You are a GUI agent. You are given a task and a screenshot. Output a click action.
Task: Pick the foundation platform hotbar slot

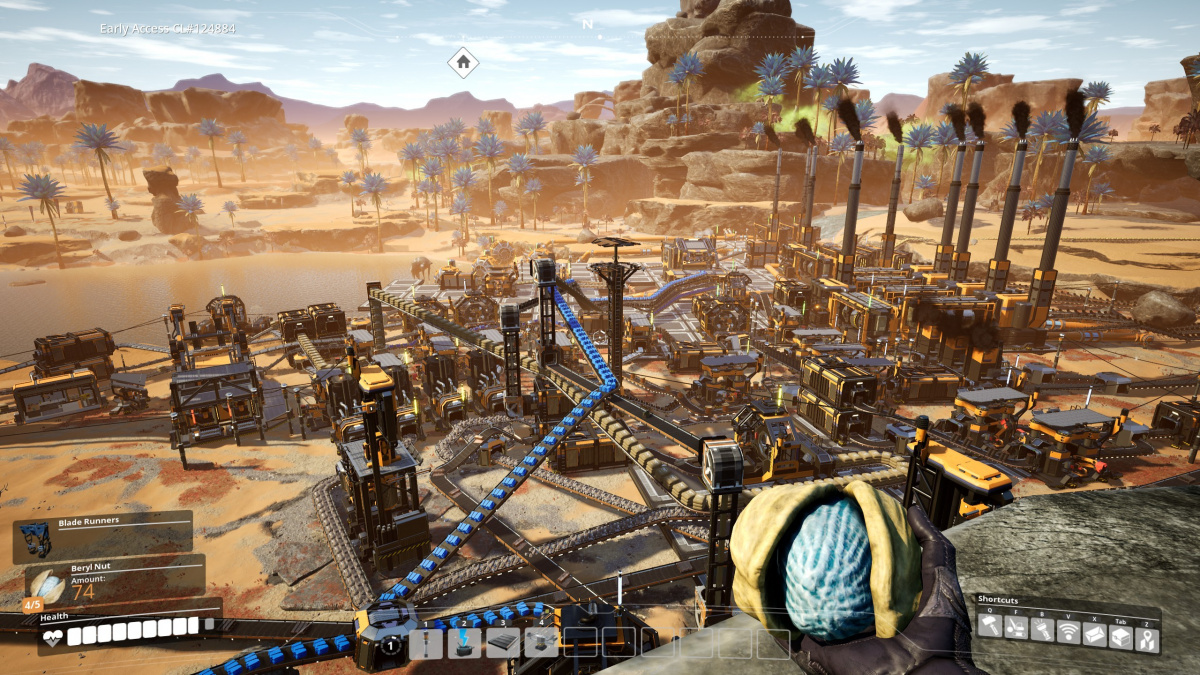[x=502, y=643]
